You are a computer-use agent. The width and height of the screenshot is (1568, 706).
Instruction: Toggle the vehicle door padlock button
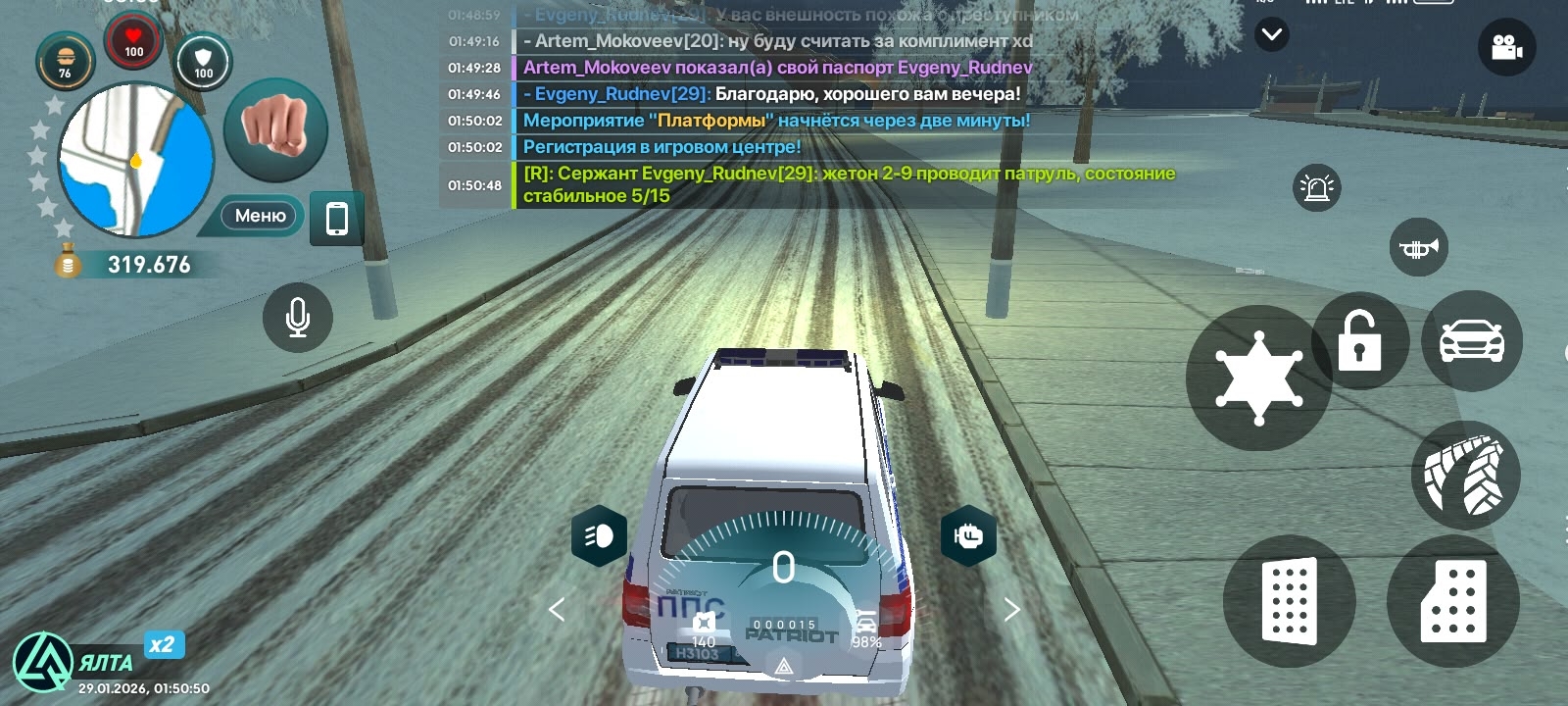point(1360,340)
